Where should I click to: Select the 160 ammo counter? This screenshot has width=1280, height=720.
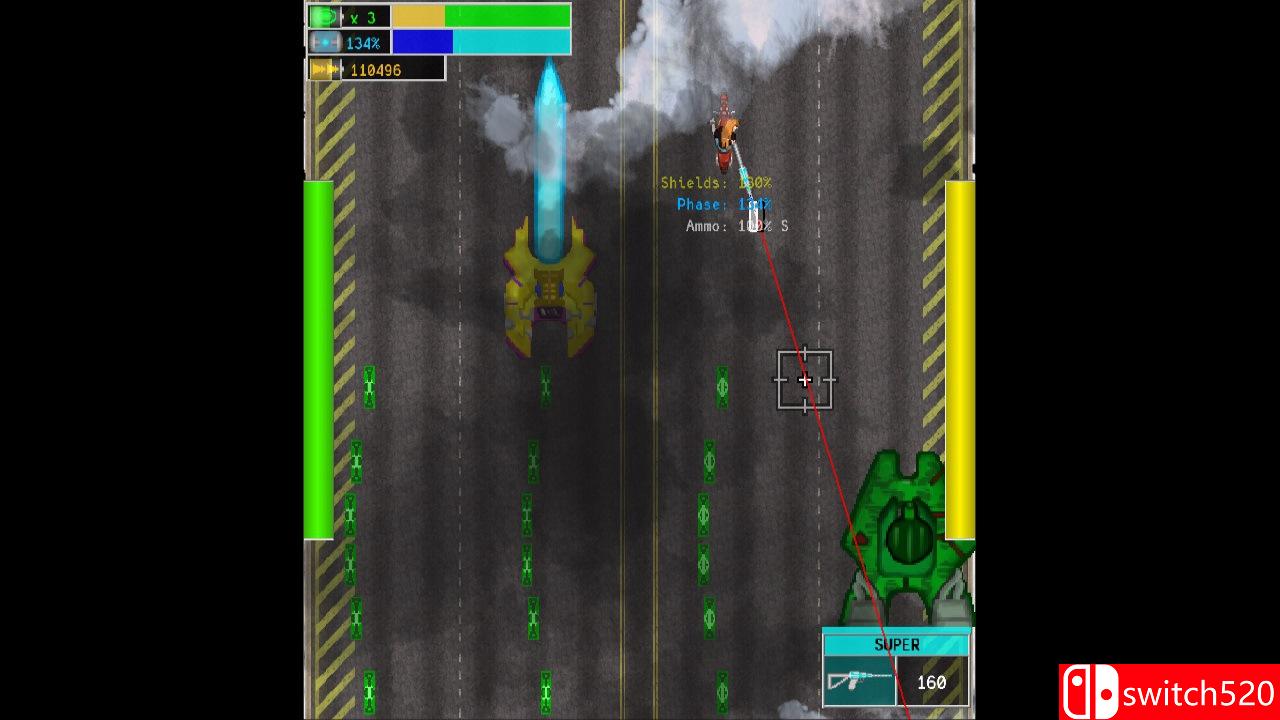click(932, 682)
